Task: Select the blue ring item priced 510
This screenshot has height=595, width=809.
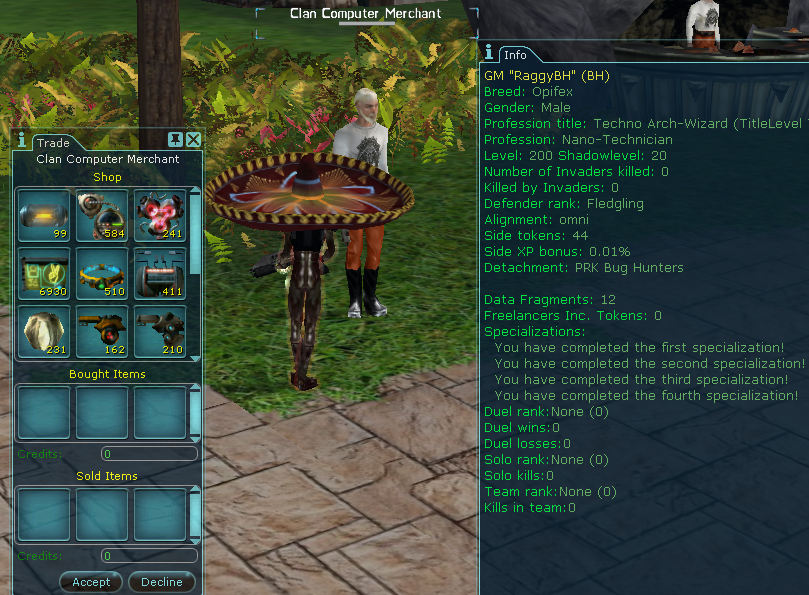Action: (x=102, y=273)
